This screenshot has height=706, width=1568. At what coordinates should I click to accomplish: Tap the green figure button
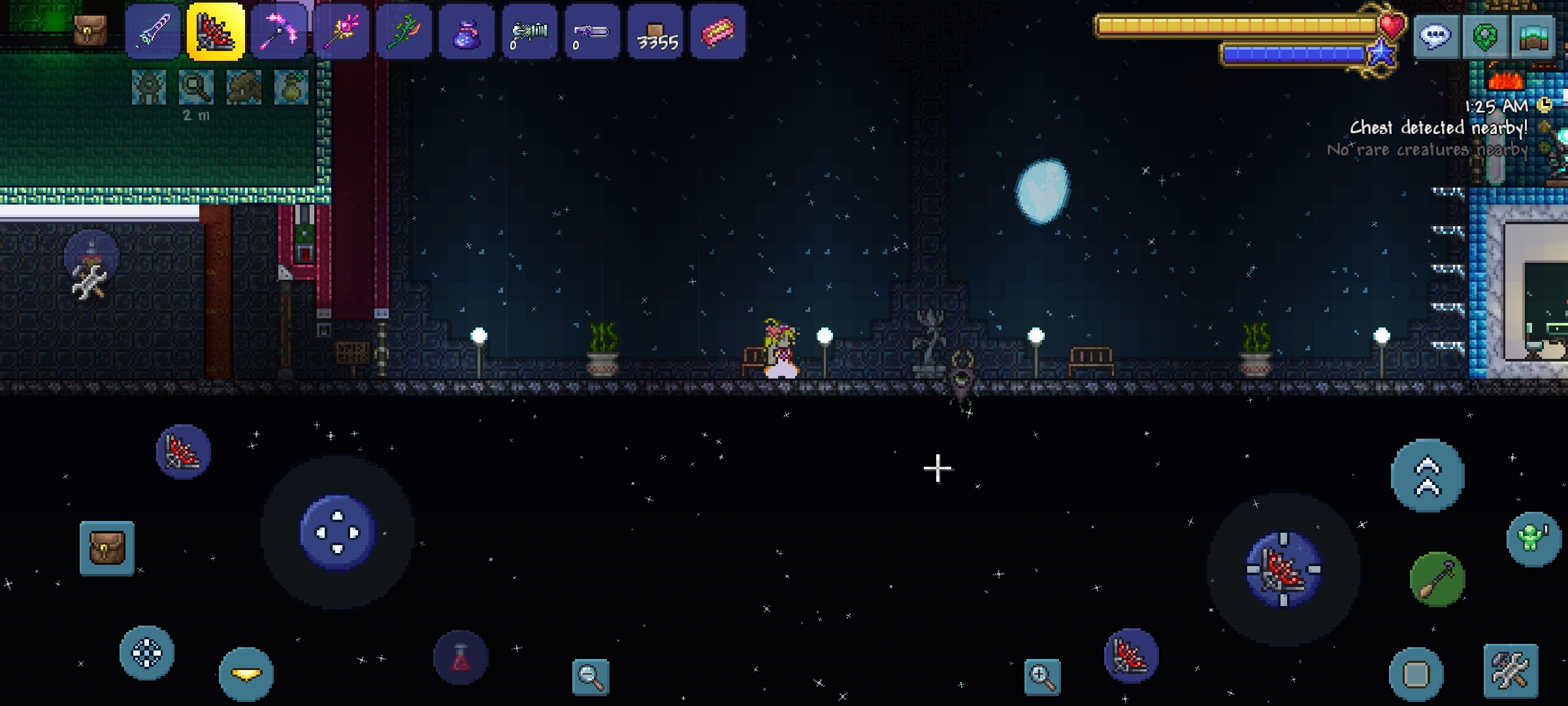(x=1533, y=539)
